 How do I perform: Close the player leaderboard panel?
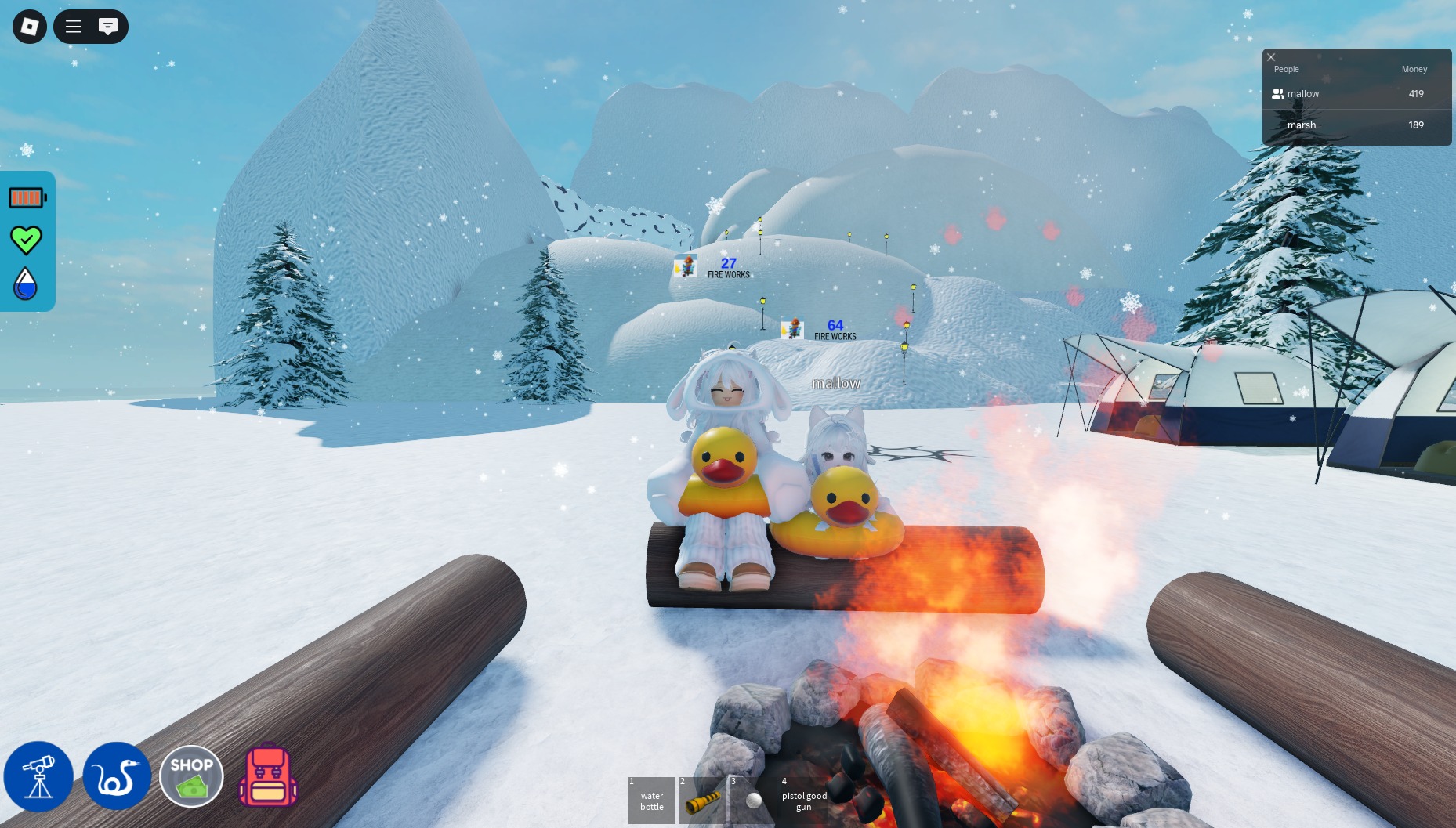(x=1271, y=57)
